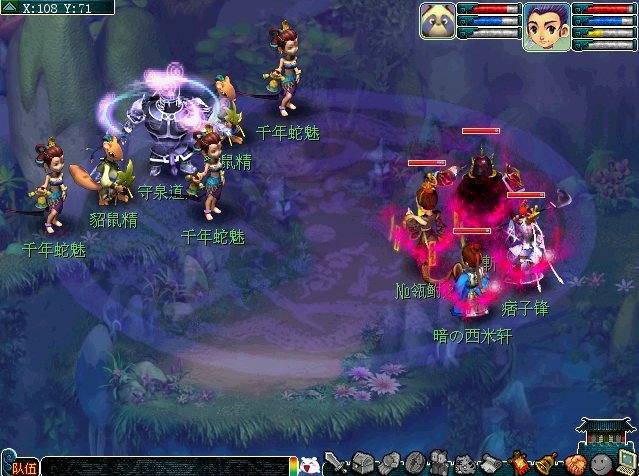Screen dimensions: 639x476
Task: Select the panda pet portrait
Action: 437,22
